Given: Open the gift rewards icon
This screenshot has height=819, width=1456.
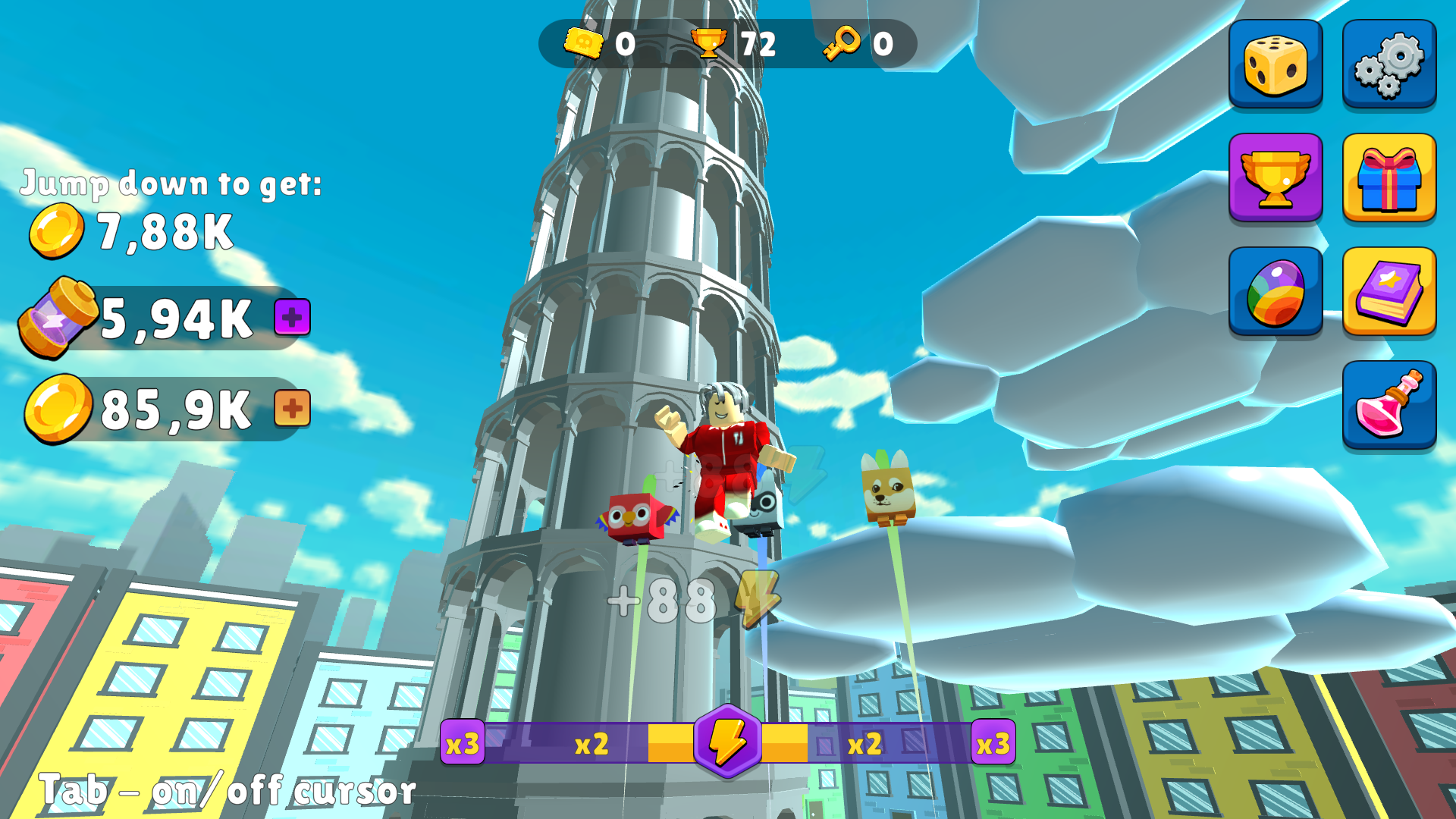Looking at the screenshot, I should 1389,176.
